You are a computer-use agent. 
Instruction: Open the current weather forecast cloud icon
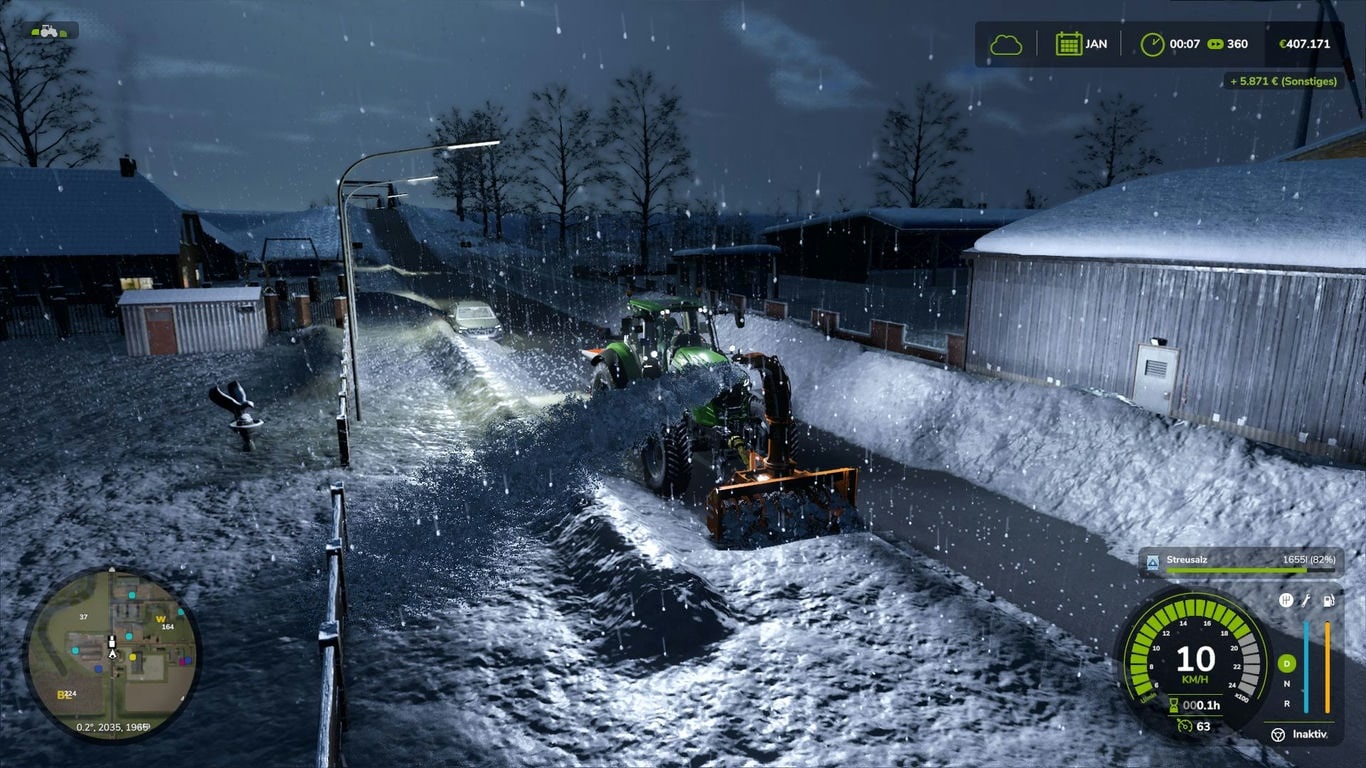pos(1005,43)
